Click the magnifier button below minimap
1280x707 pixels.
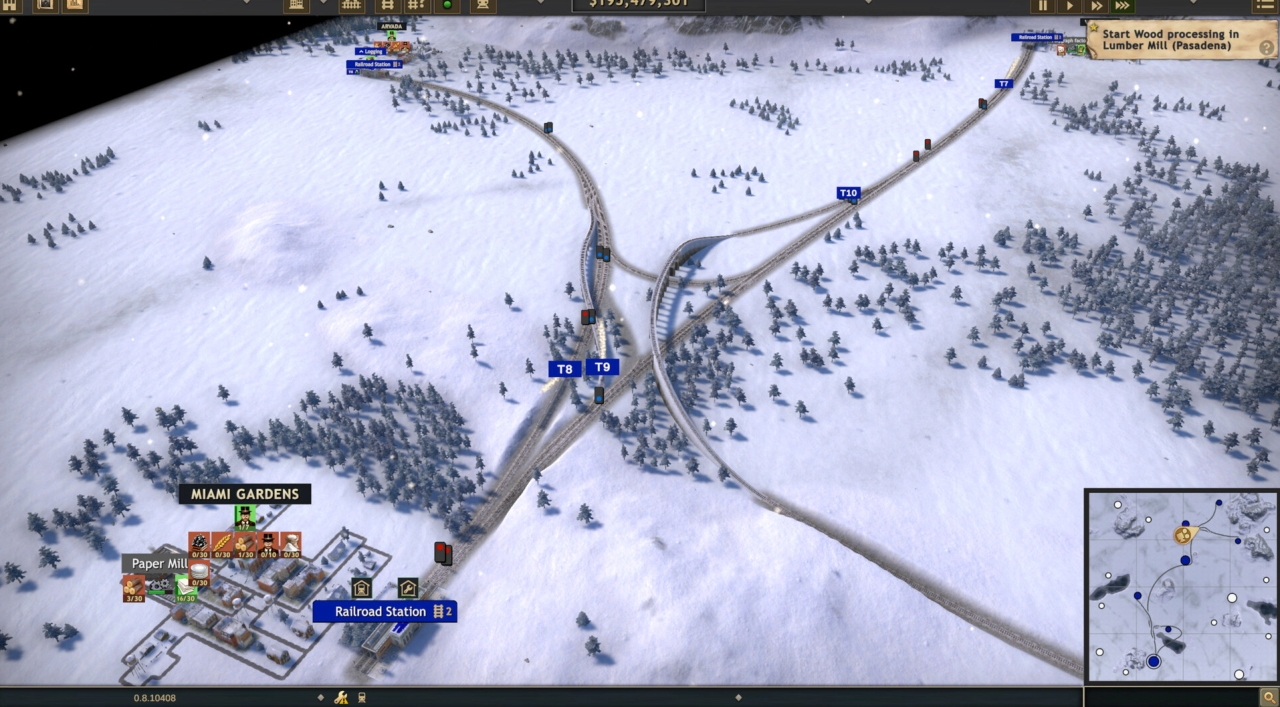click(1268, 696)
